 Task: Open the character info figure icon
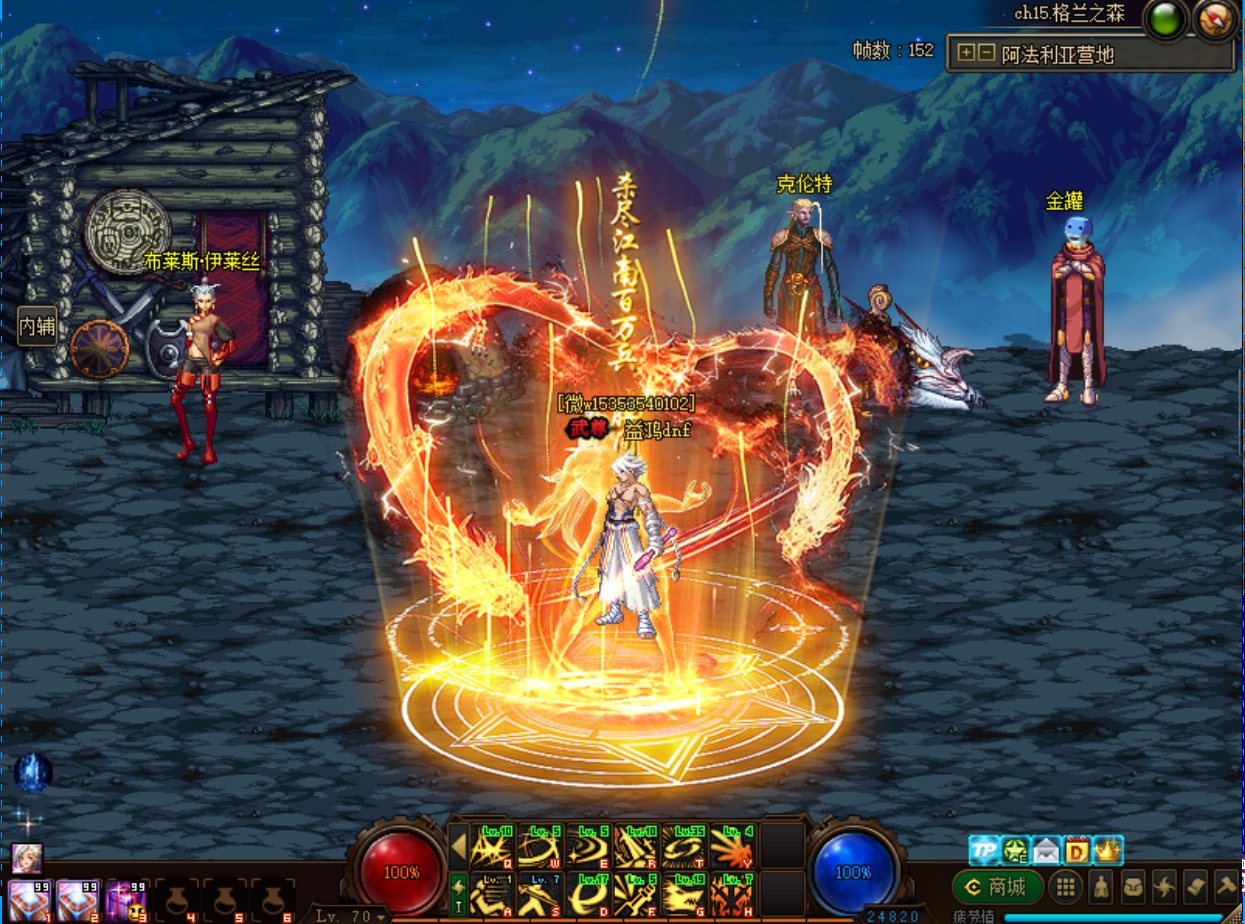[1100, 887]
